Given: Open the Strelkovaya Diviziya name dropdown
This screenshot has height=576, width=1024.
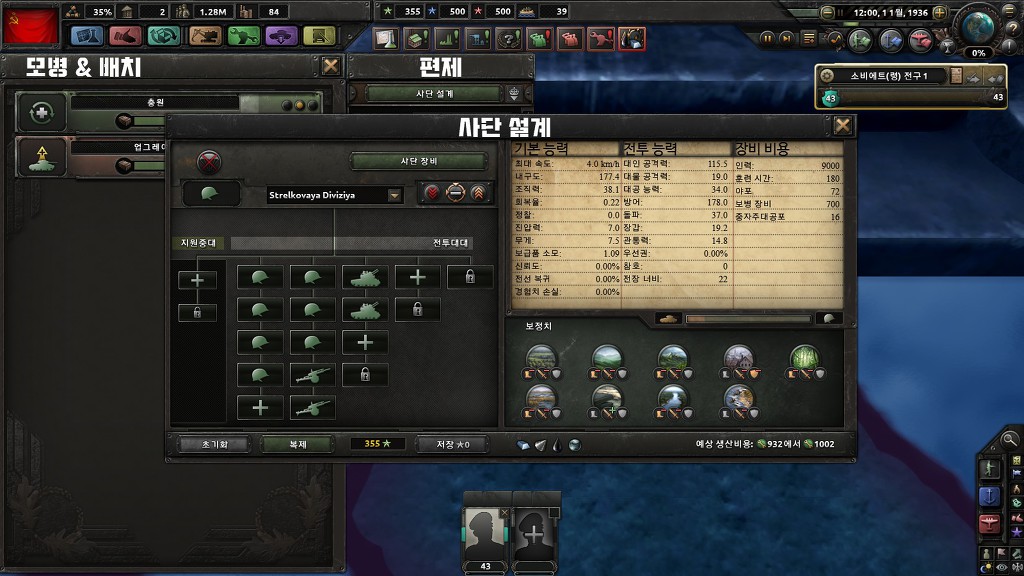Looking at the screenshot, I should pyautogui.click(x=394, y=195).
